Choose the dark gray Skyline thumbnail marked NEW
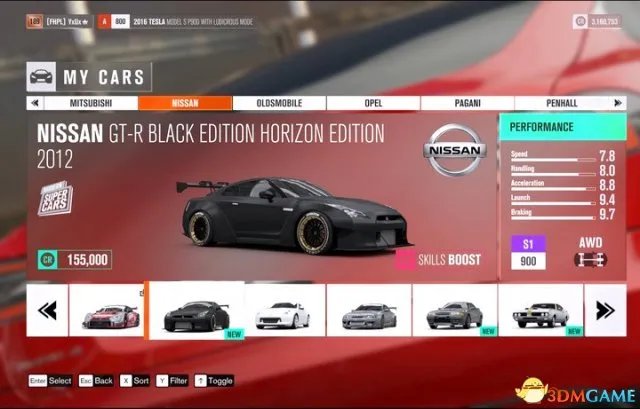This screenshot has height=409, width=640. (x=454, y=311)
